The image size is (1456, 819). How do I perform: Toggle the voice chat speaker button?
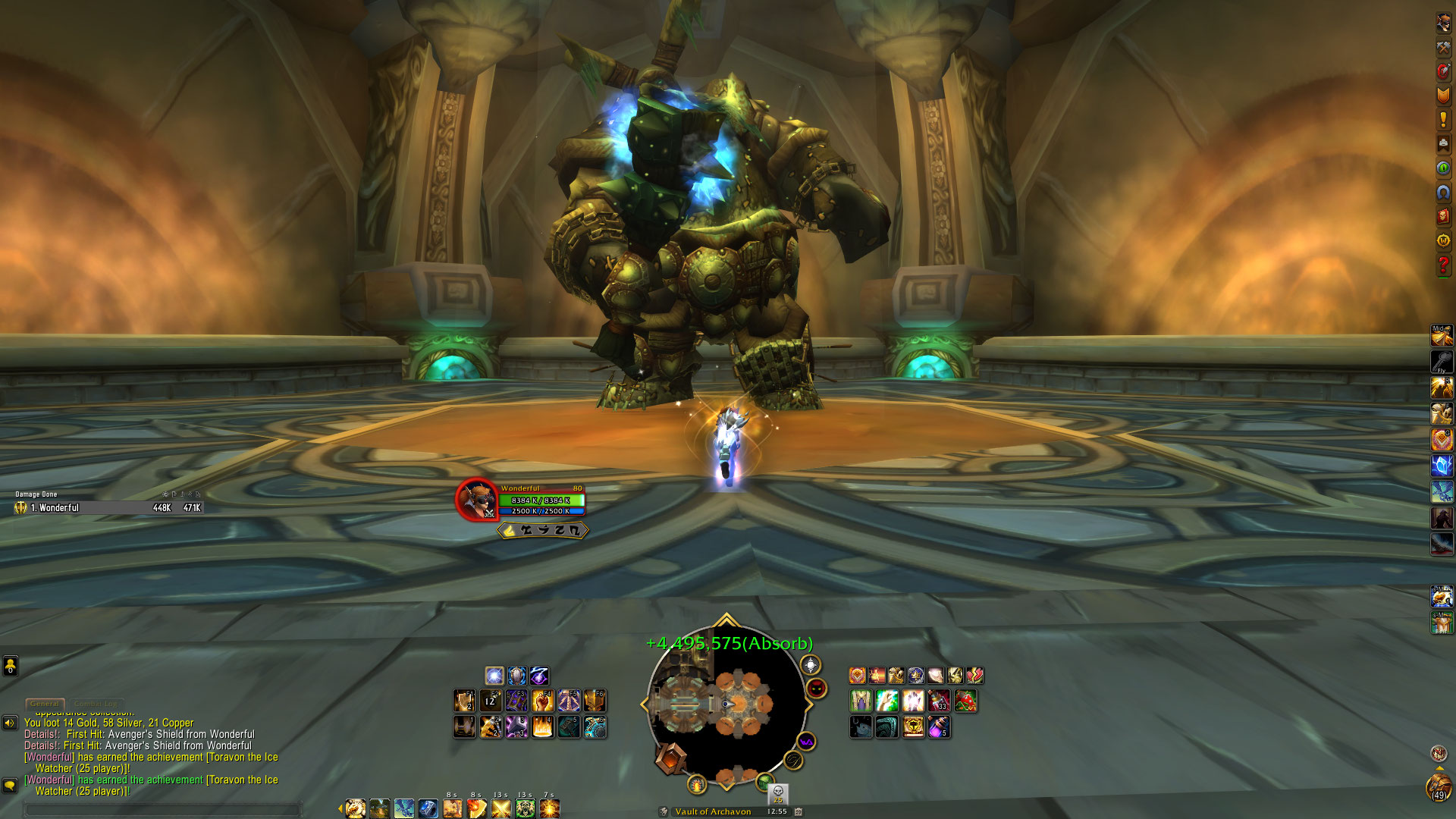click(x=10, y=723)
